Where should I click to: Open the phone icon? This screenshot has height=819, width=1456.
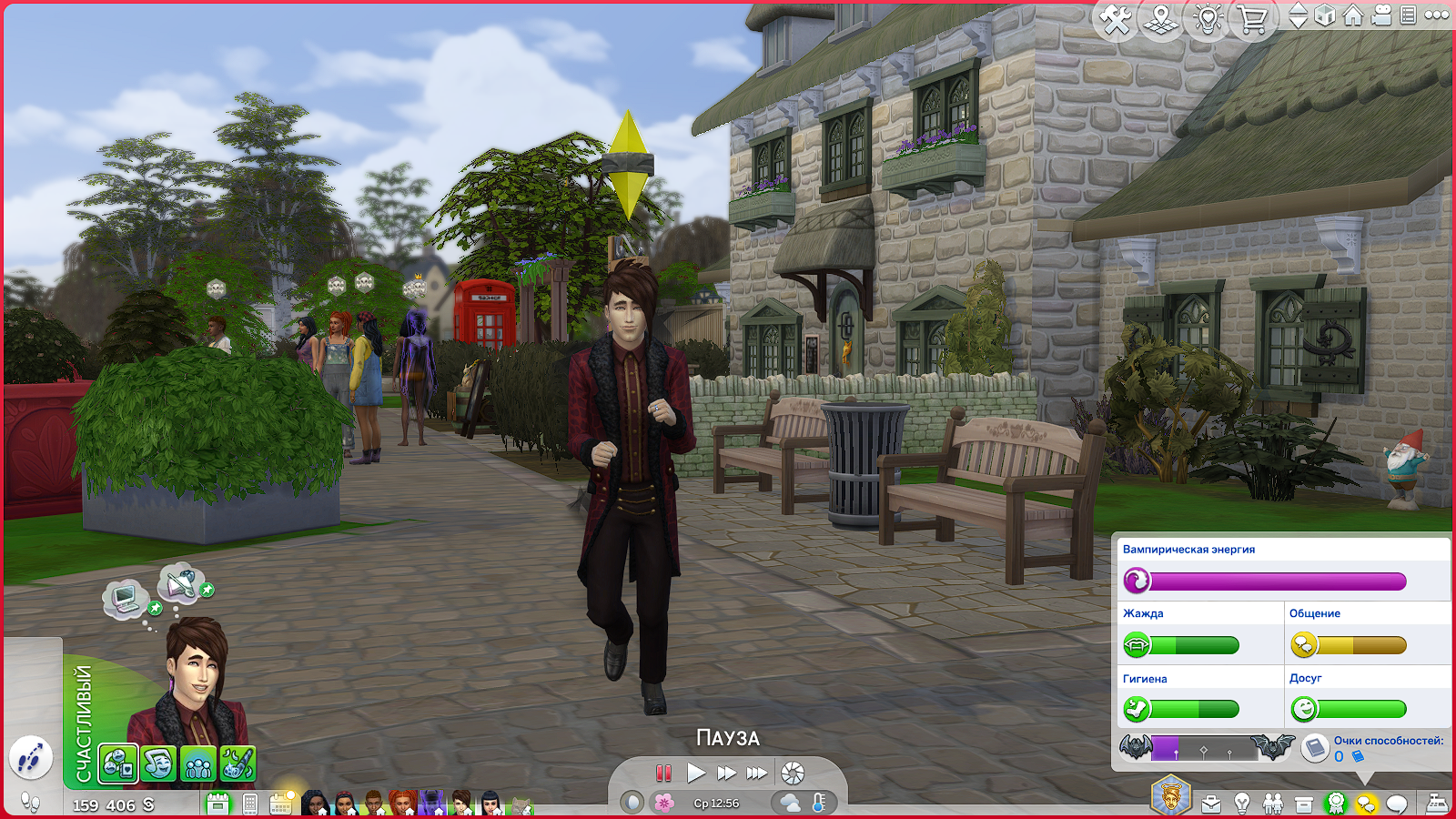point(250,804)
